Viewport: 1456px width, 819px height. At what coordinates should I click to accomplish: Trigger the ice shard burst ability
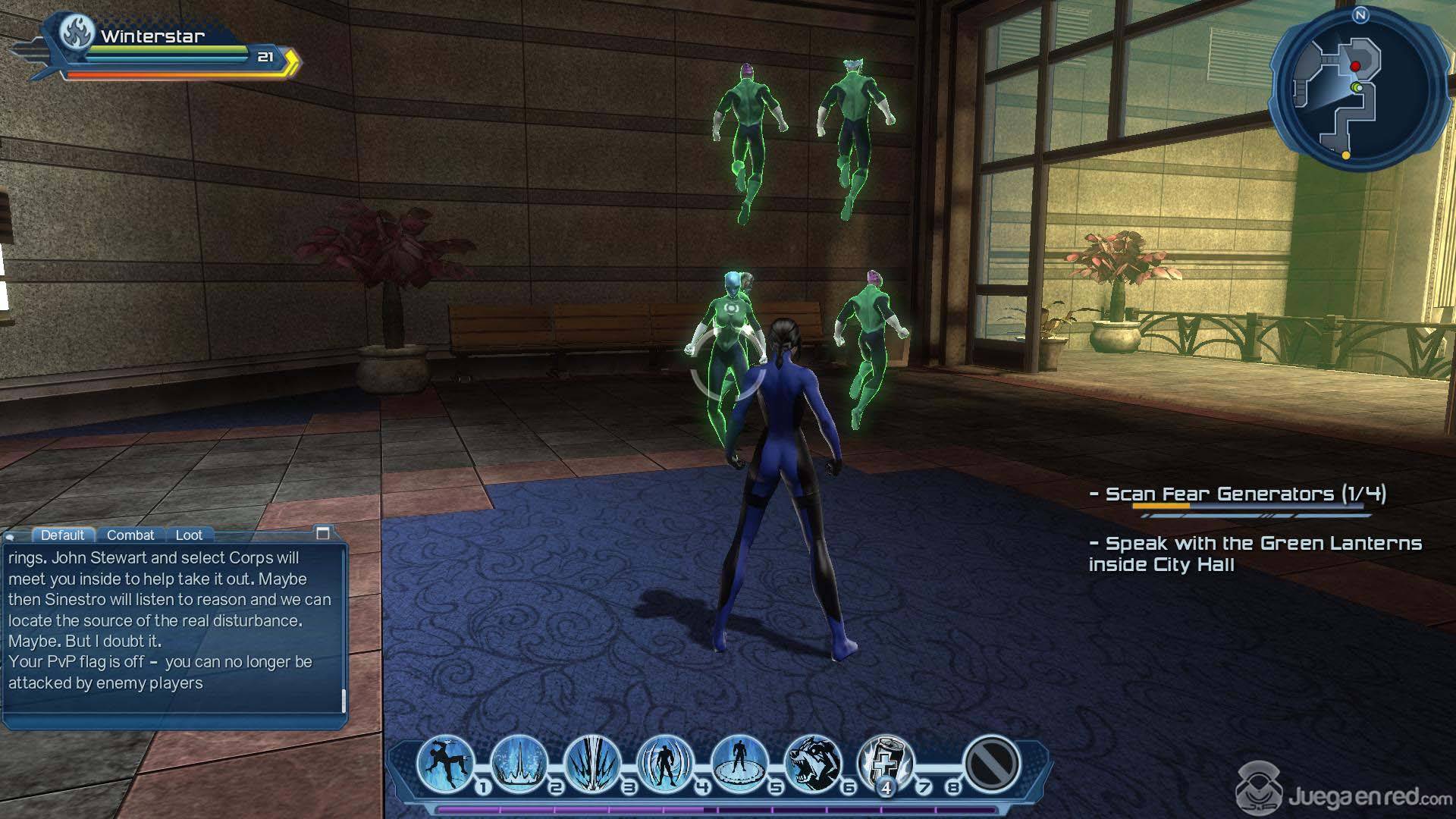point(593,763)
